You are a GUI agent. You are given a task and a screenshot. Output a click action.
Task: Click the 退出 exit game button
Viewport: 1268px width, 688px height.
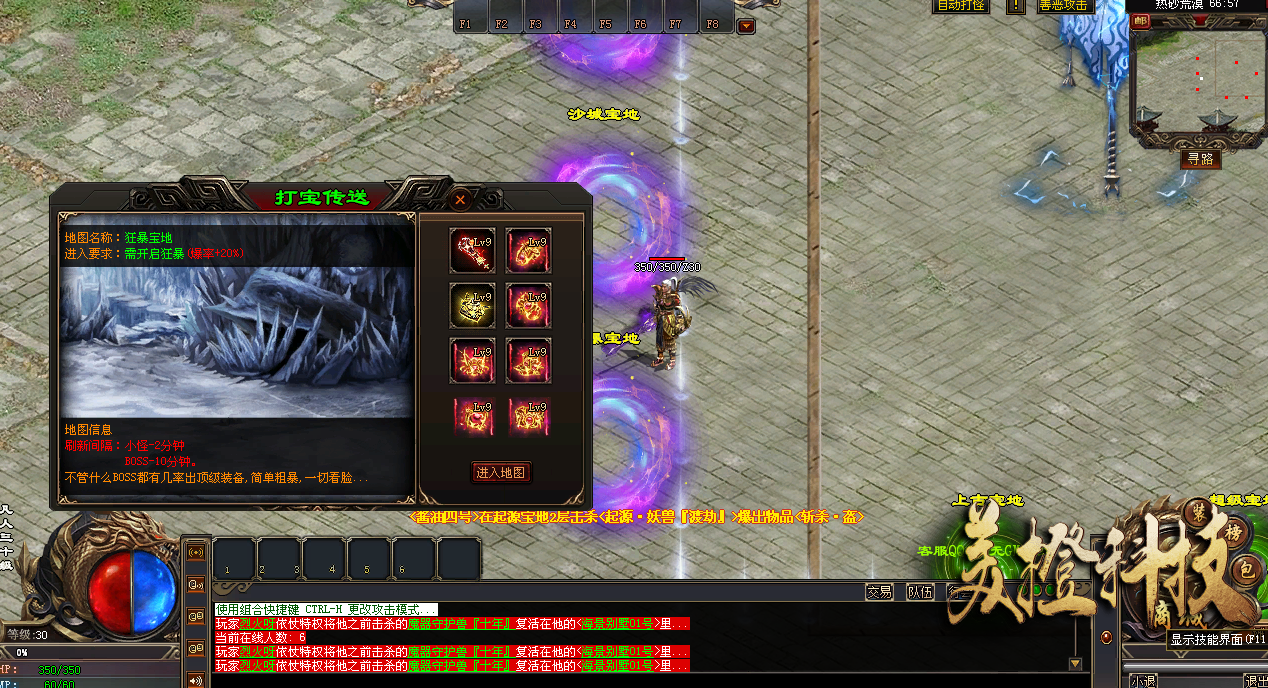pyautogui.click(x=1255, y=681)
